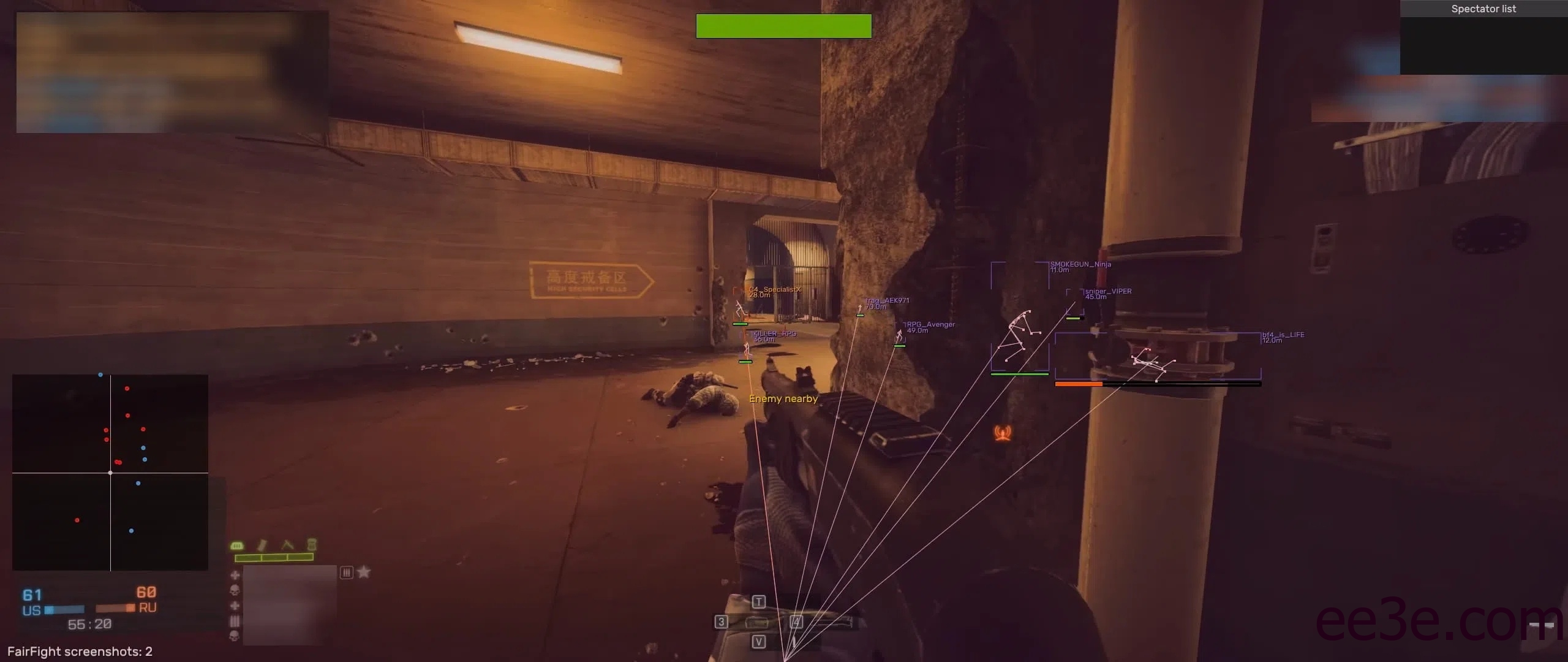Click the star award icon beside the kill feed

click(x=364, y=573)
